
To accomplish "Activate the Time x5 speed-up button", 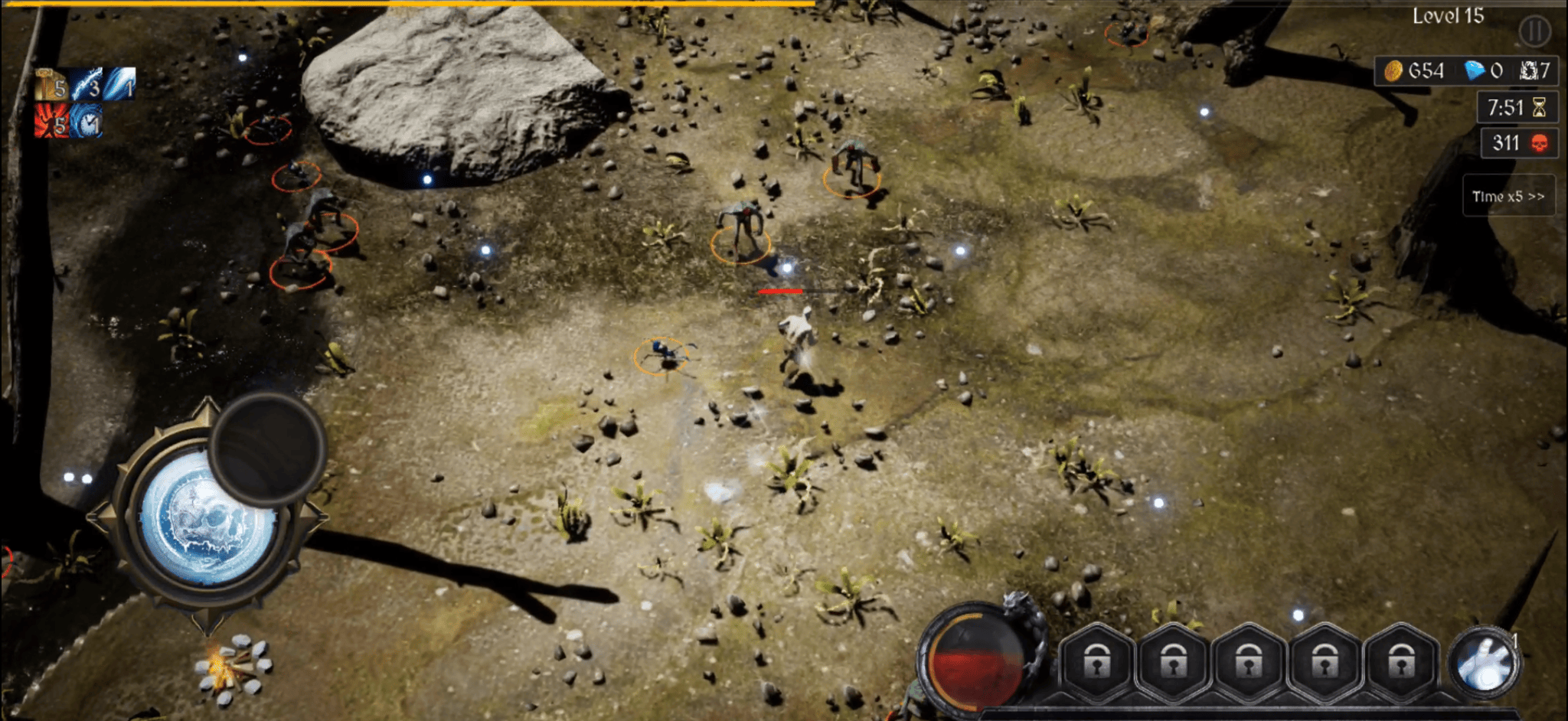I will pos(1508,197).
